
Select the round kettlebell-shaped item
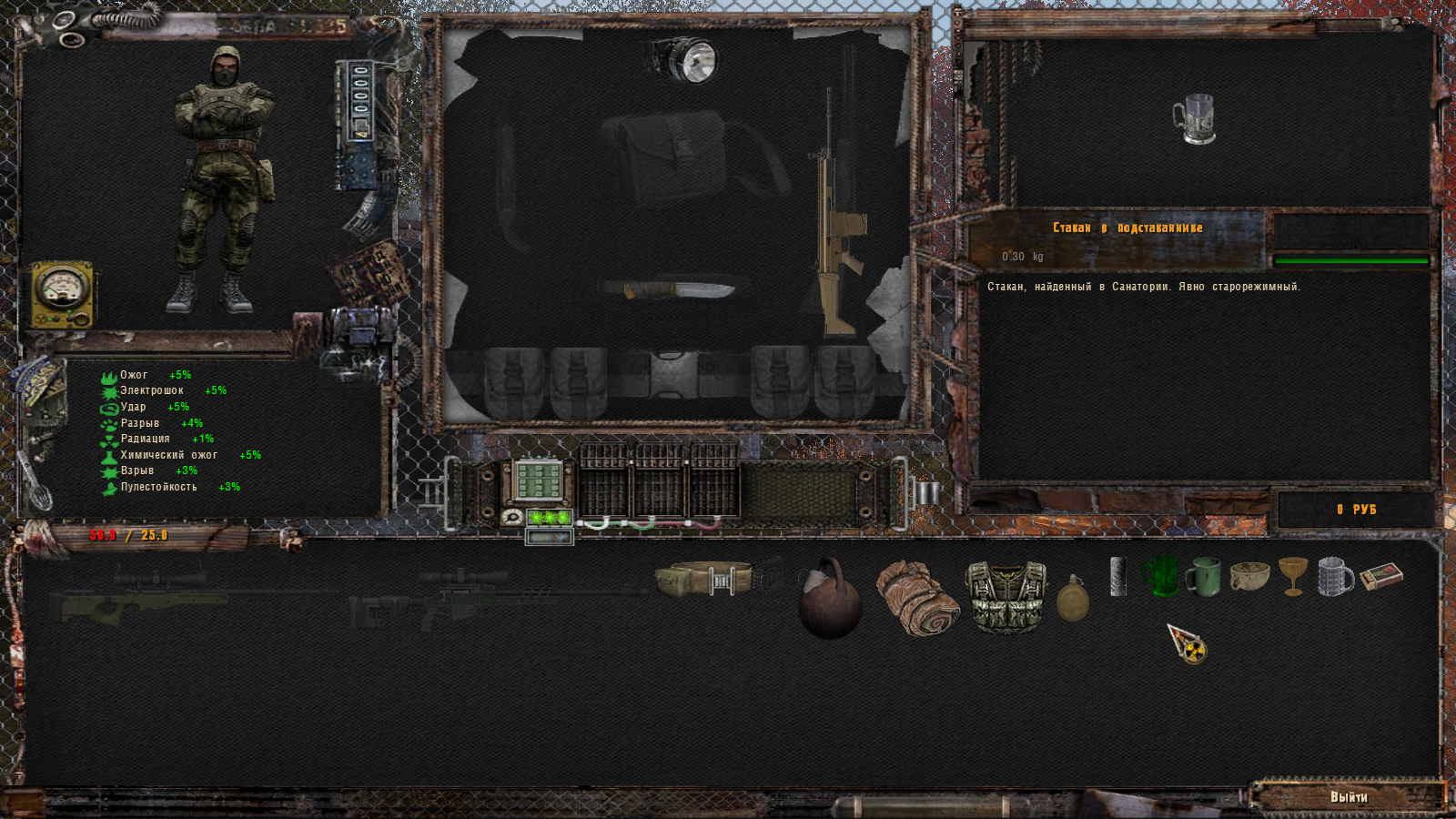tap(829, 599)
